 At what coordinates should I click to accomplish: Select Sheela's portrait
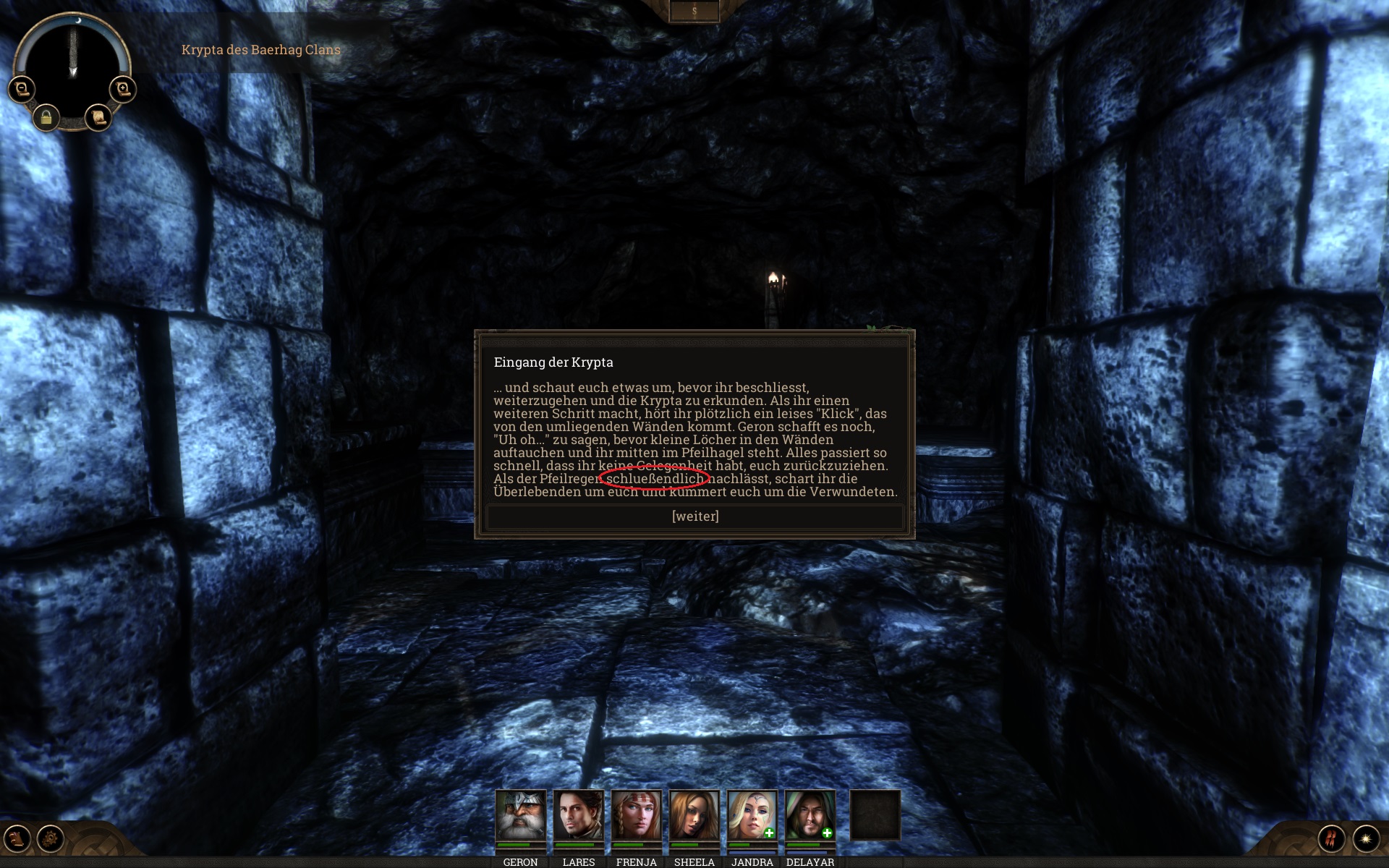tap(694, 814)
